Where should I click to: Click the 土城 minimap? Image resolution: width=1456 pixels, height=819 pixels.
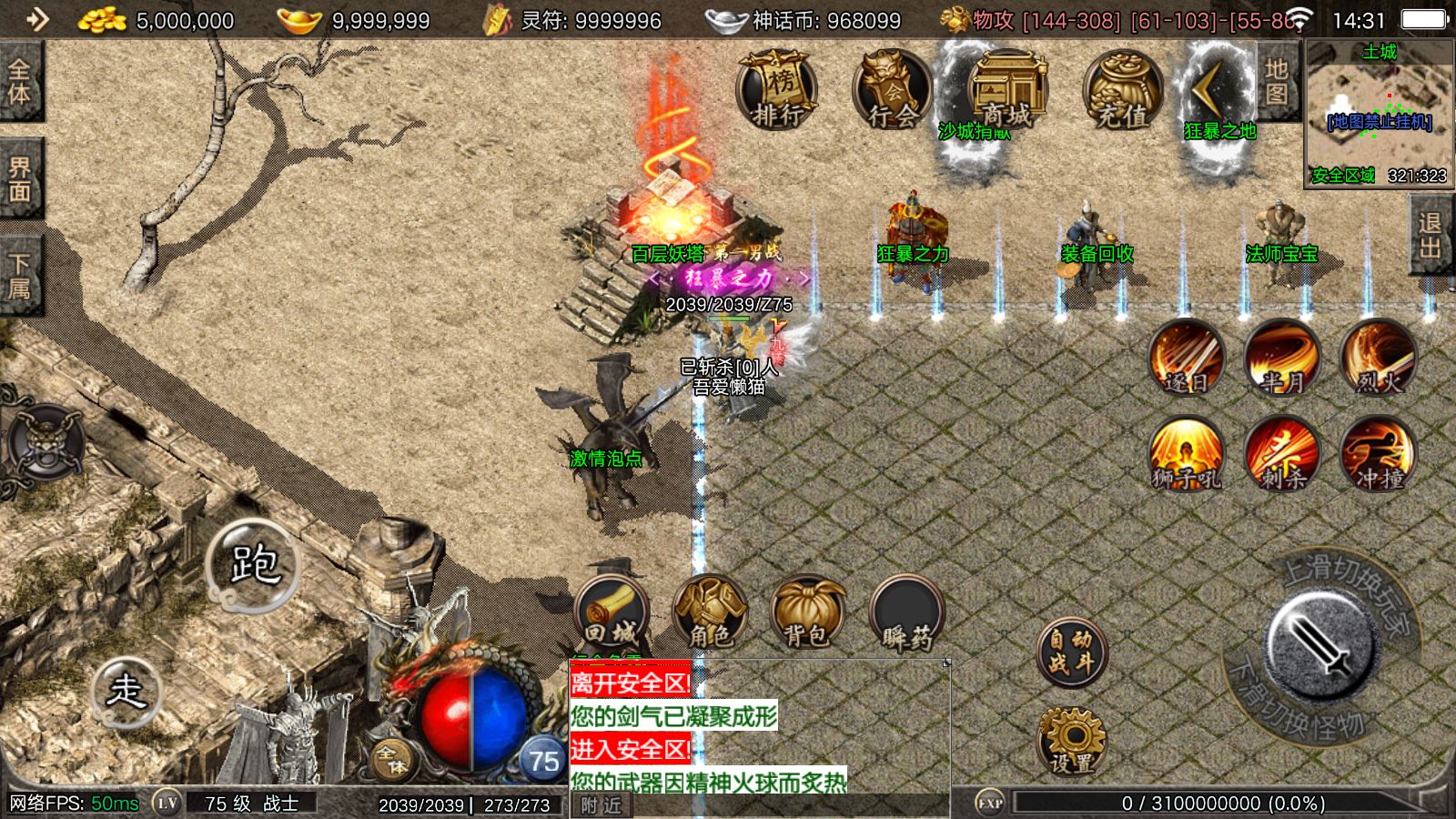(x=1379, y=113)
